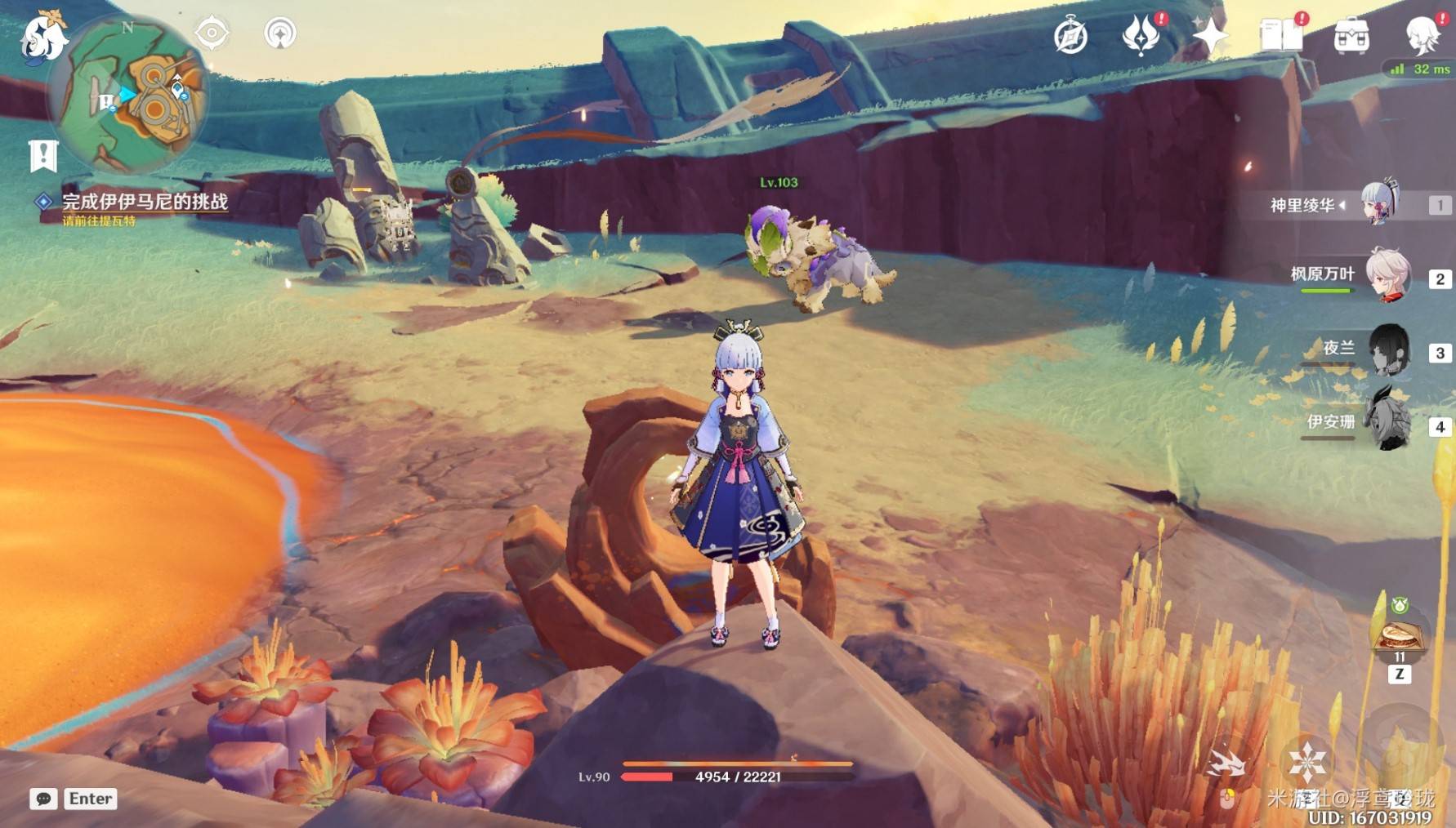Viewport: 1456px width, 828px height.
Task: Open the compass events icon
Action: click(1070, 37)
